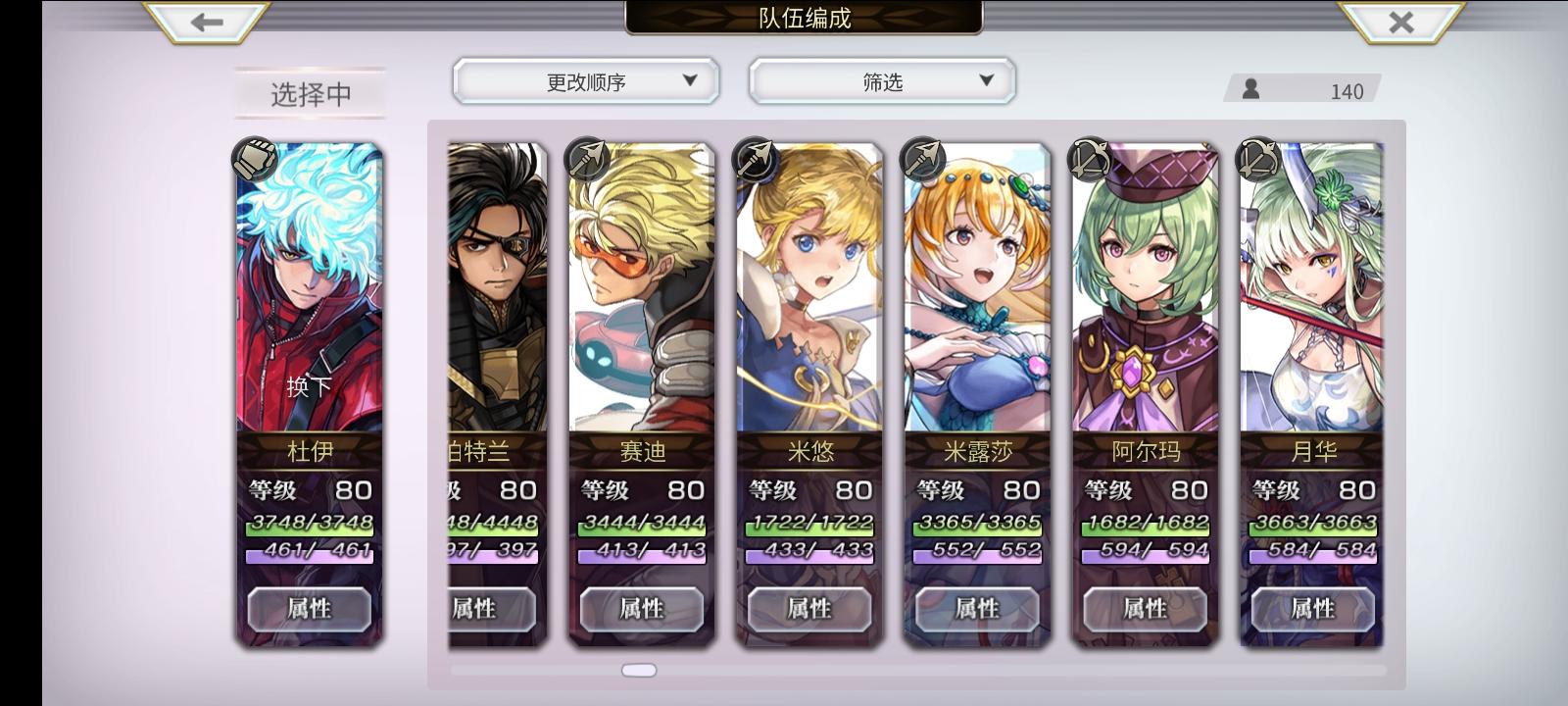Viewport: 1568px width, 706px height.
Task: Click the page indicator at the bottom
Action: [639, 670]
